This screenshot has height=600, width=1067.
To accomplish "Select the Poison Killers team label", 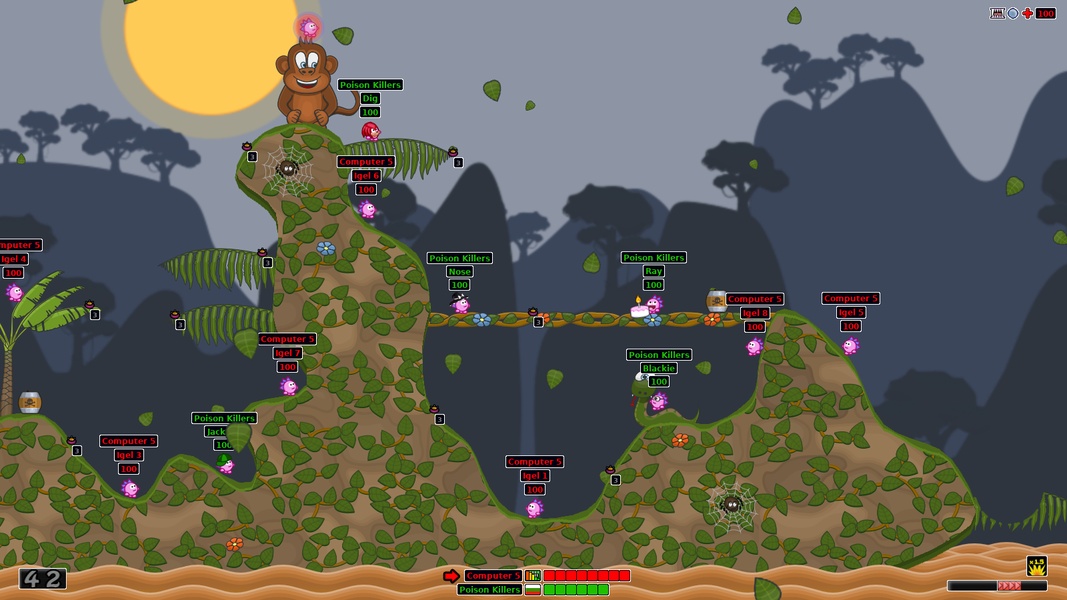I will click(x=489, y=590).
